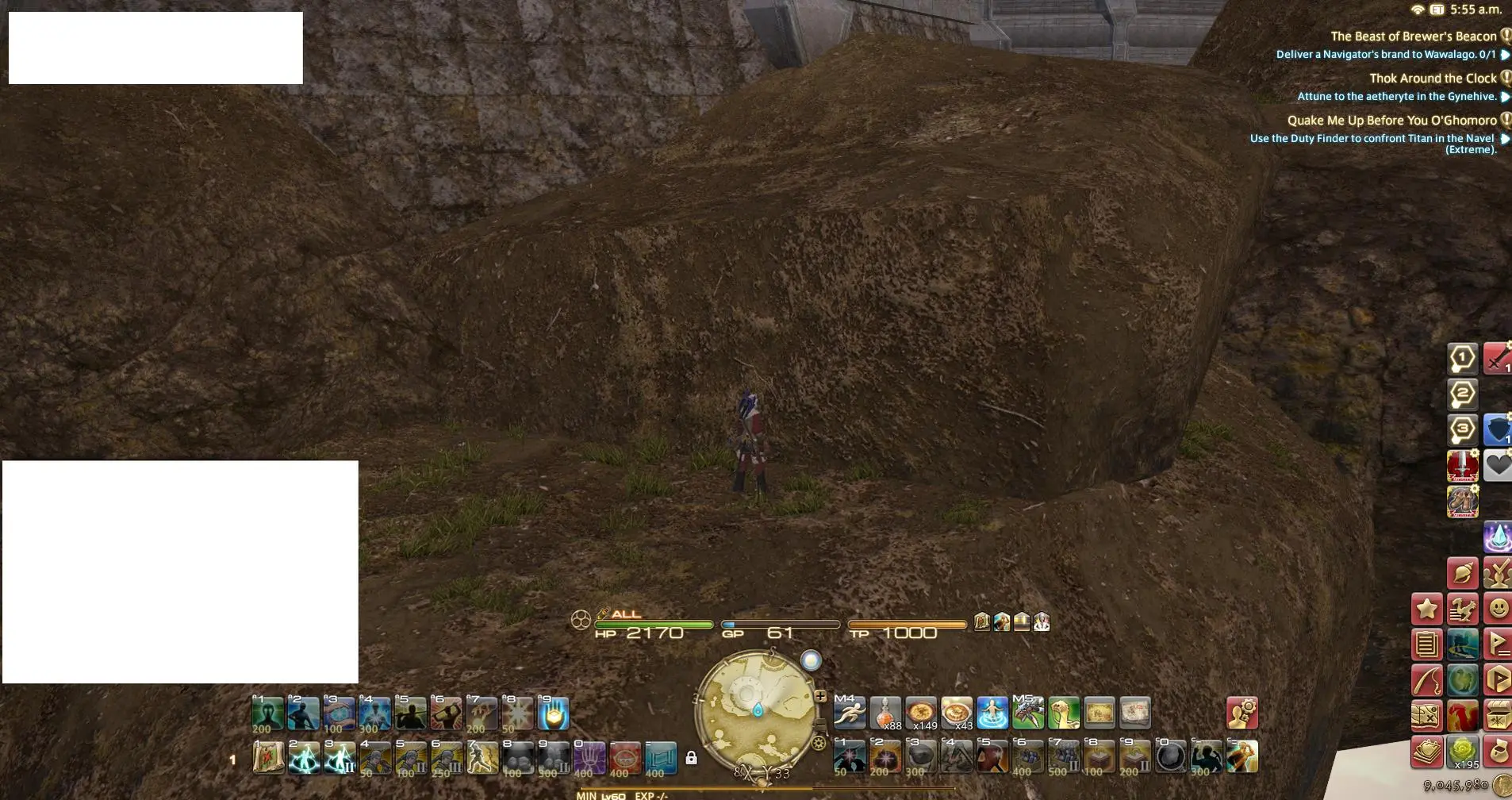
Task: Activate the Sprint running-figure action
Action: click(849, 713)
